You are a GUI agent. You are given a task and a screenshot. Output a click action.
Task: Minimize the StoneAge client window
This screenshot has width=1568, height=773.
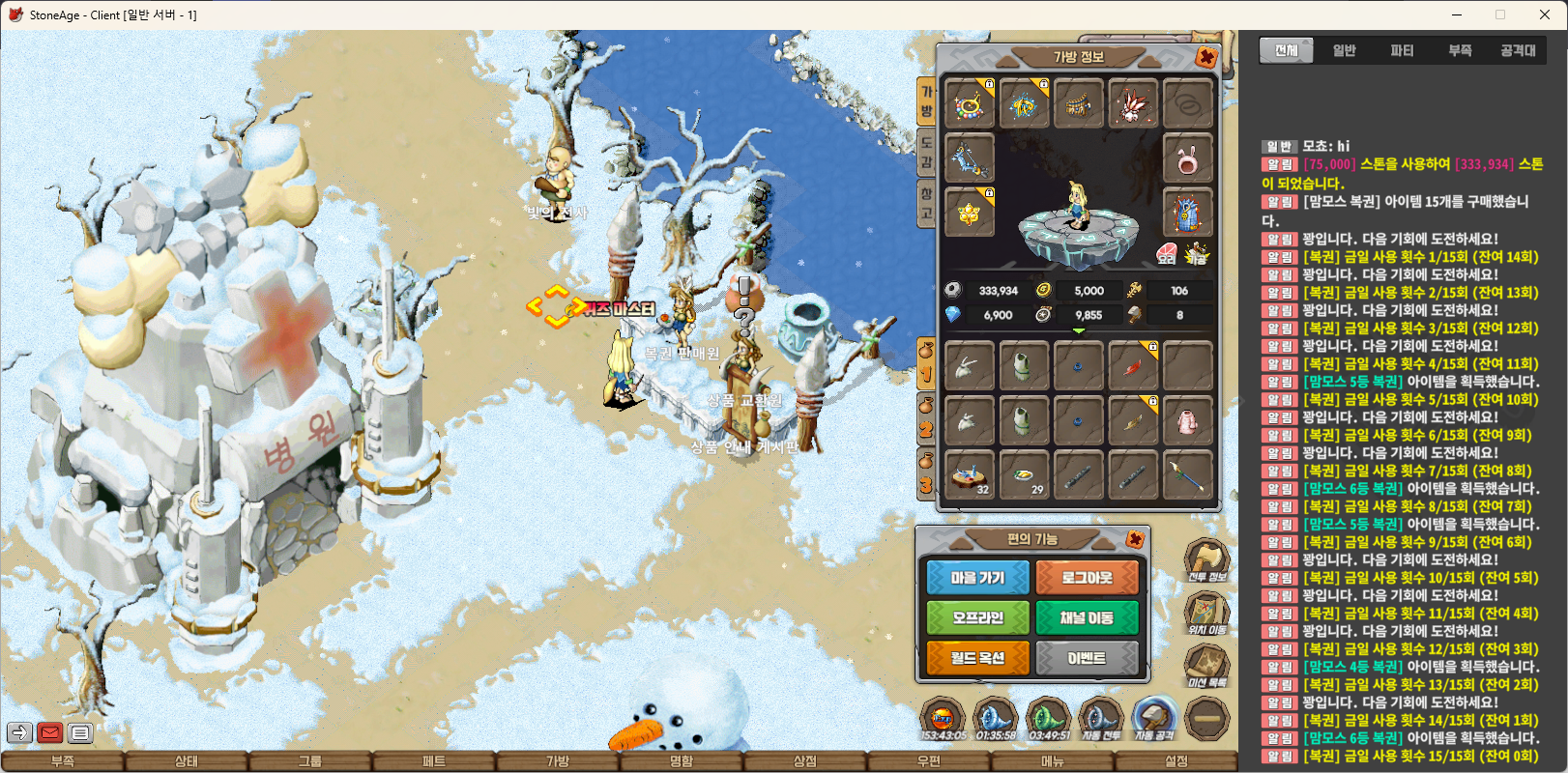(x=1457, y=14)
